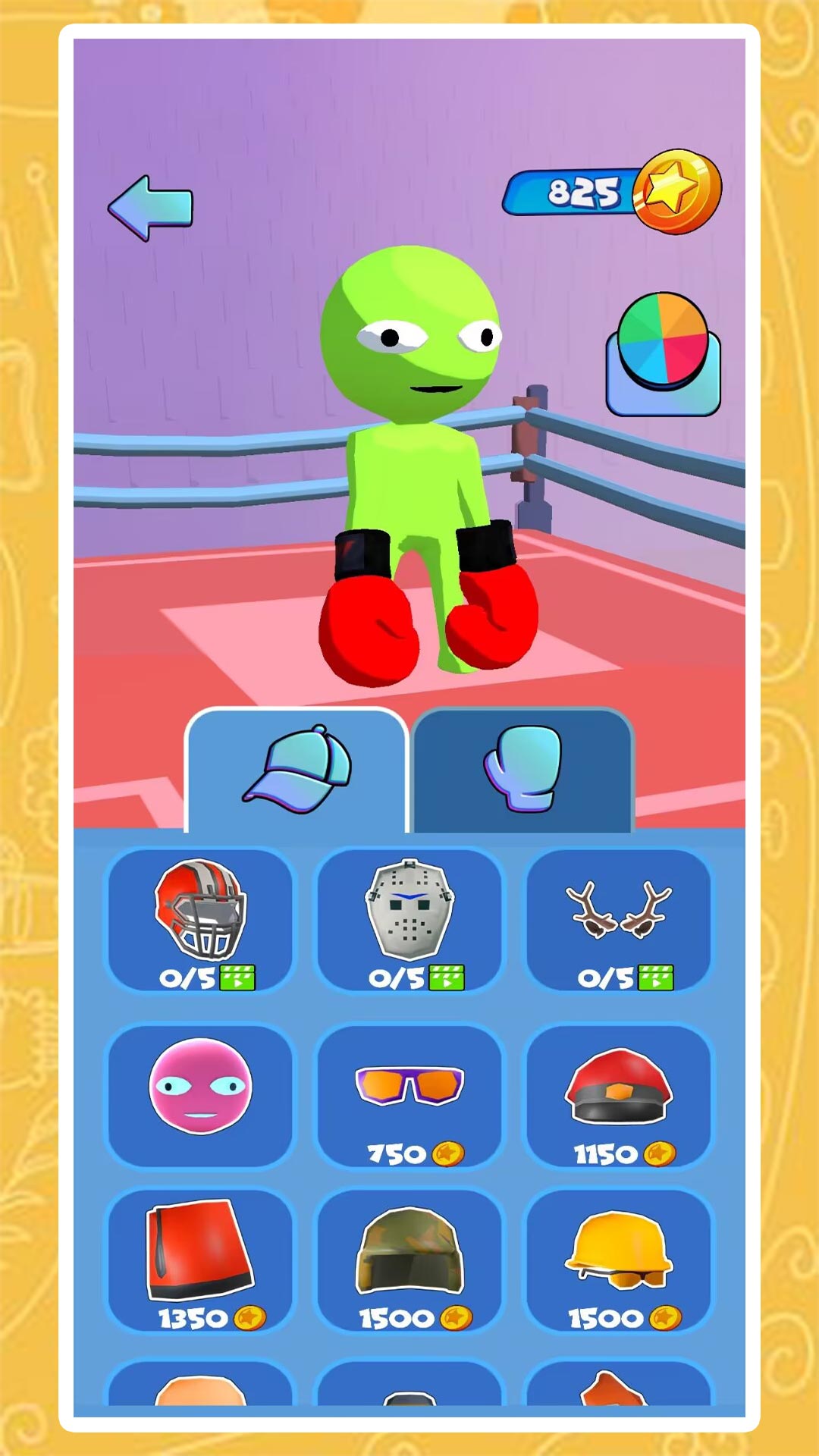
Task: Choose the hockey mask item
Action: (409, 920)
